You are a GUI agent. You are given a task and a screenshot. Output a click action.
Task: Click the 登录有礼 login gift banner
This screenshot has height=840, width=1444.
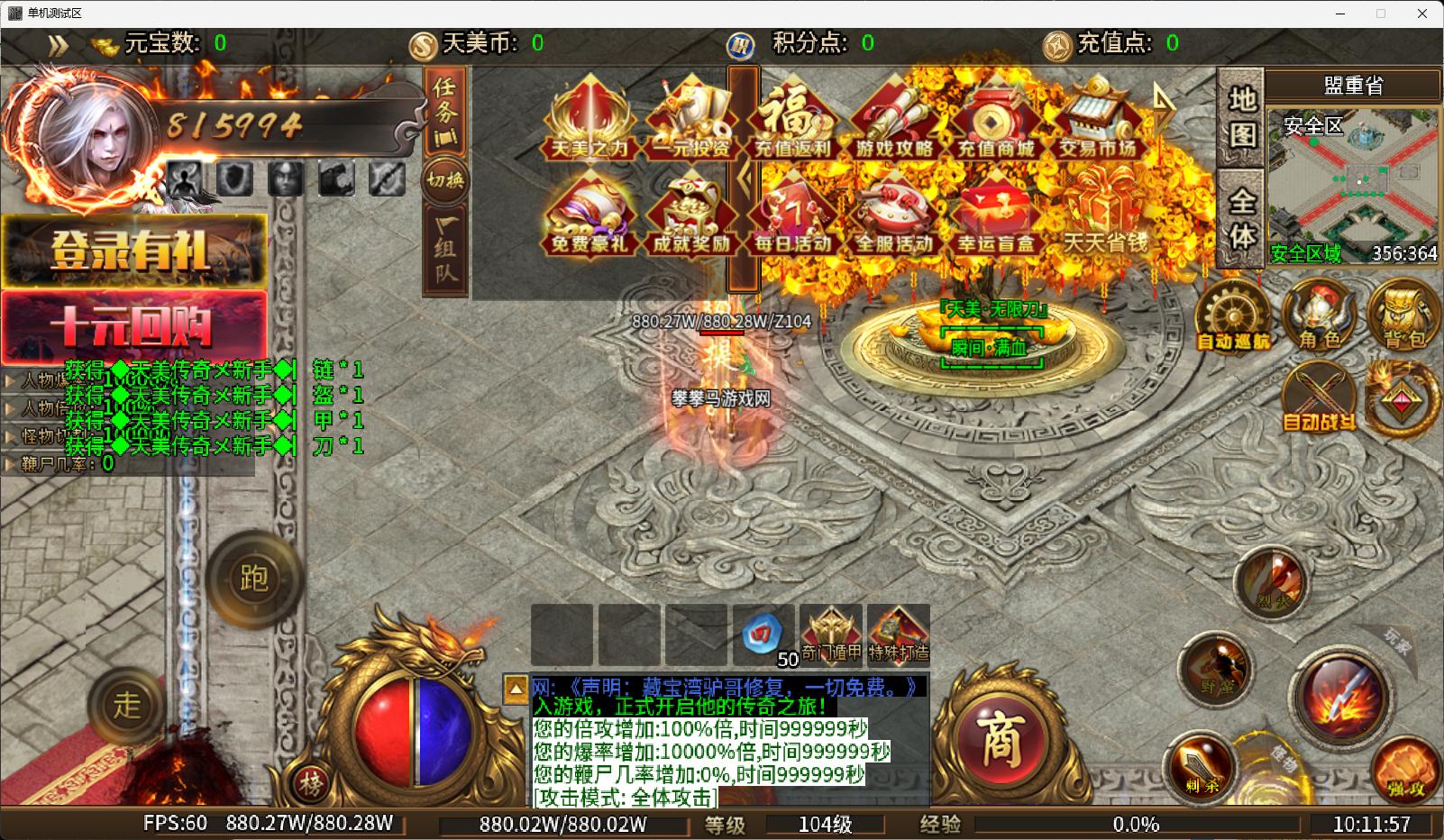133,251
